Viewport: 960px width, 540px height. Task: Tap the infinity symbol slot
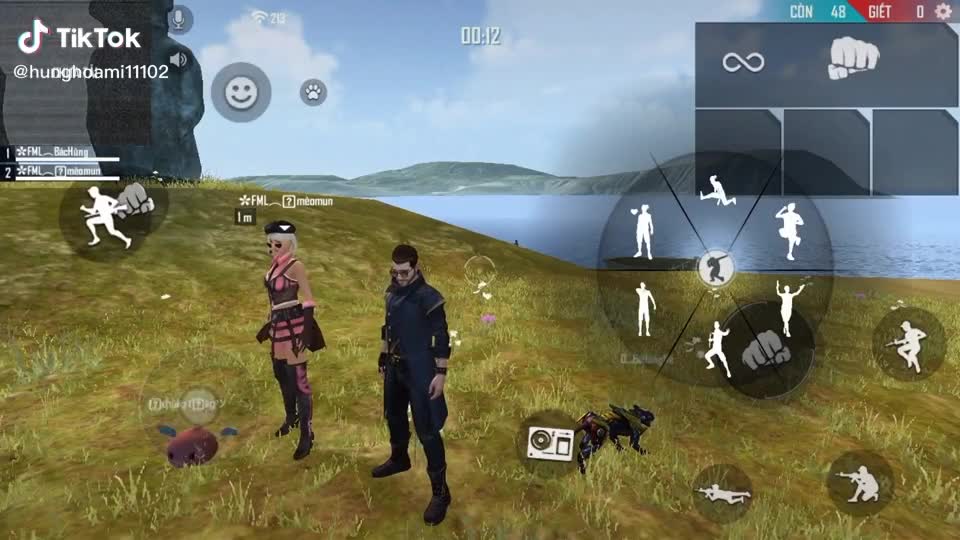[743, 63]
